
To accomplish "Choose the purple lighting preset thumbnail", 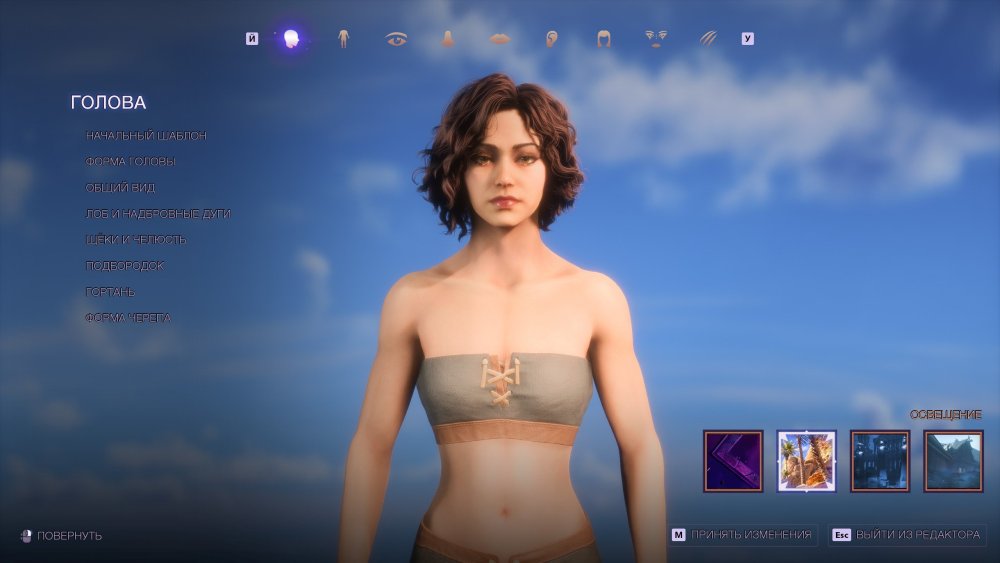I will point(733,461).
